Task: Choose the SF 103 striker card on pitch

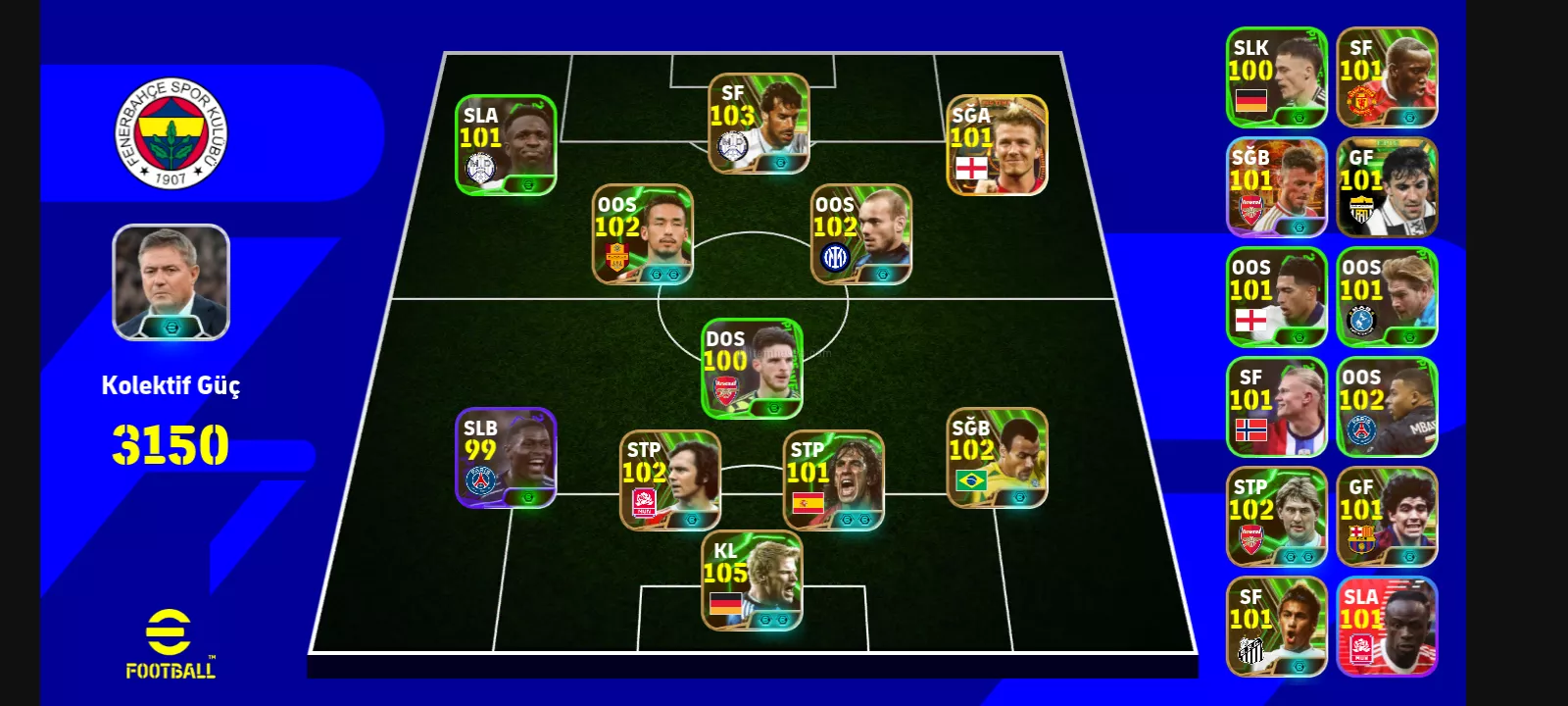Action: [x=759, y=124]
